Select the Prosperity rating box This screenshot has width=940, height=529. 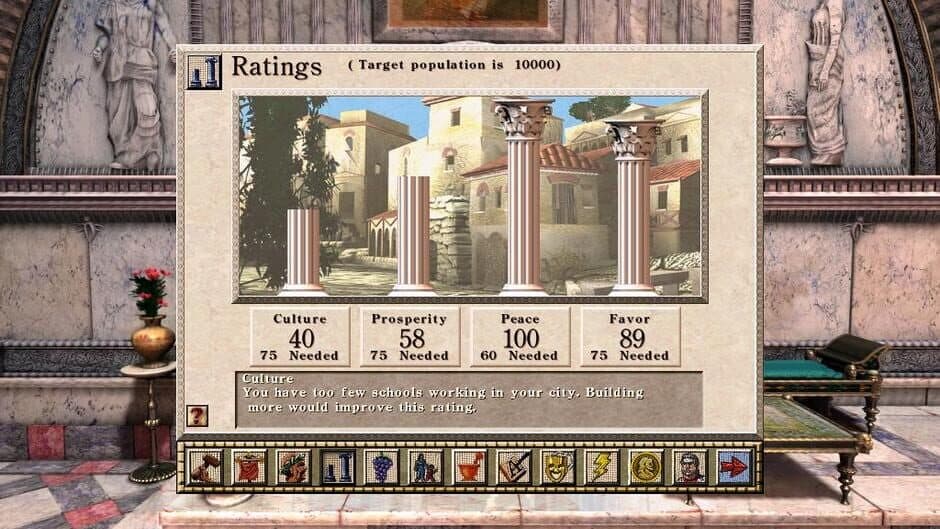[x=410, y=337]
